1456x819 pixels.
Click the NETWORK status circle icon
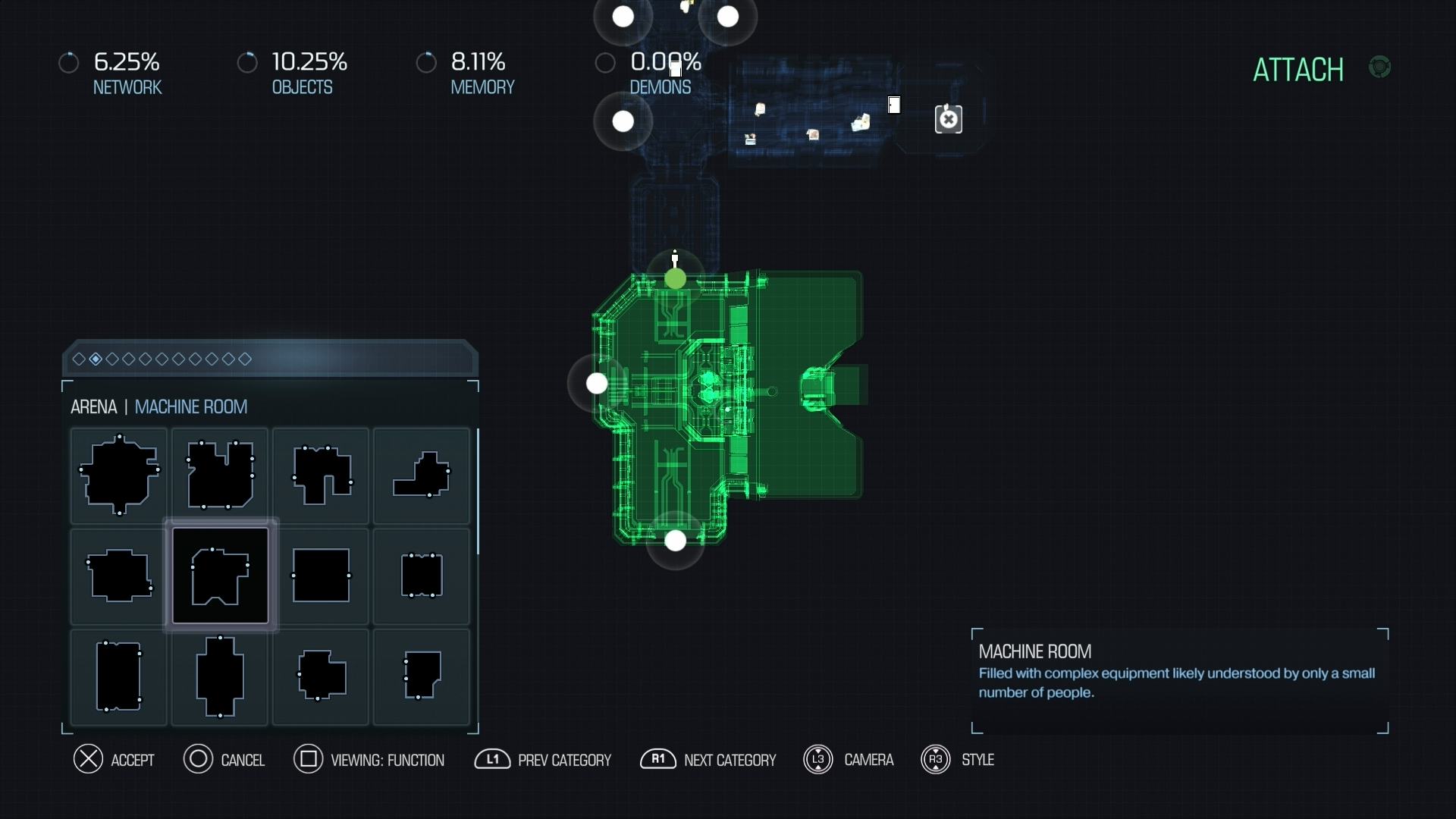tap(69, 62)
